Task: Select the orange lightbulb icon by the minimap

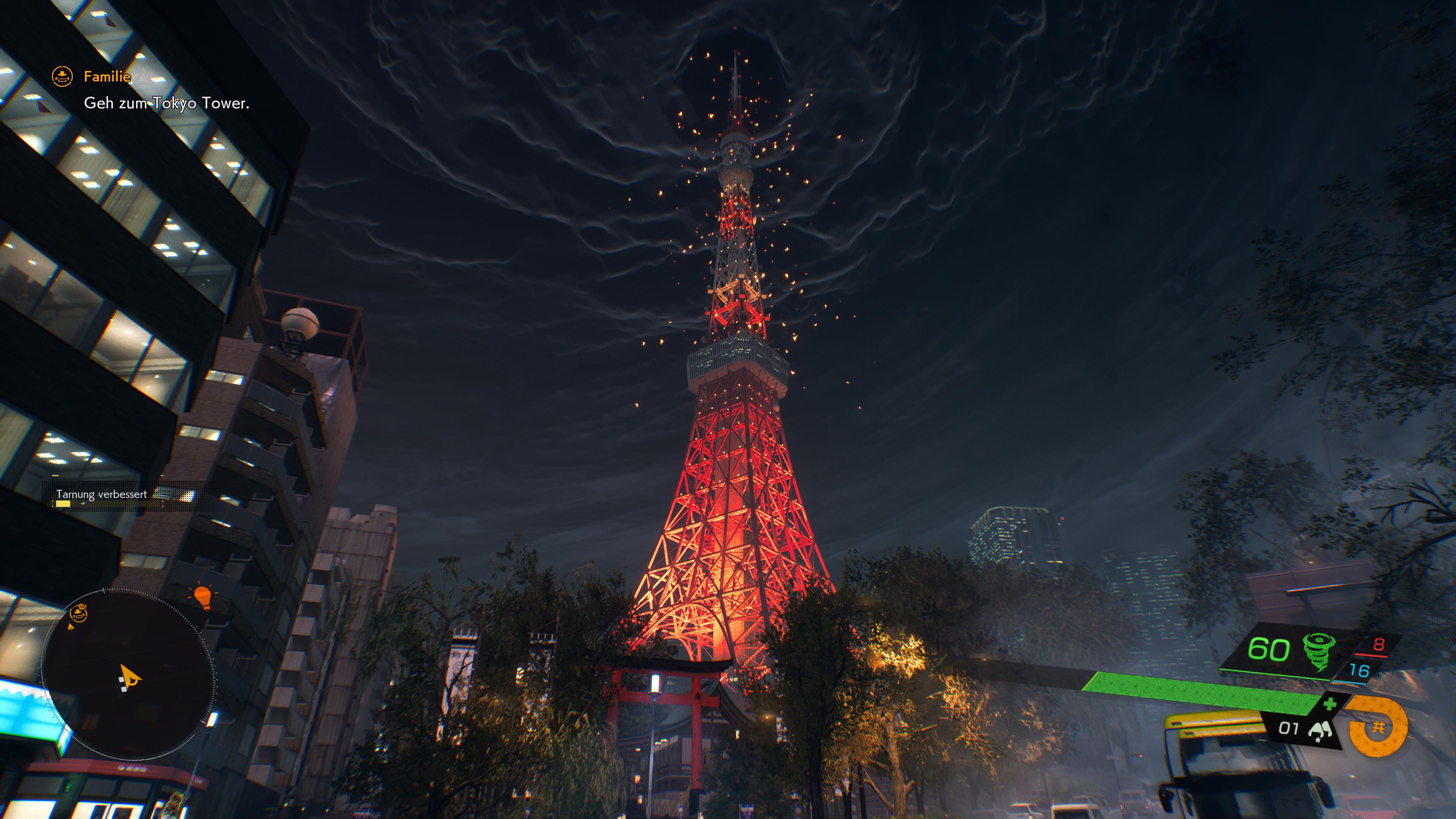Action: coord(202,597)
